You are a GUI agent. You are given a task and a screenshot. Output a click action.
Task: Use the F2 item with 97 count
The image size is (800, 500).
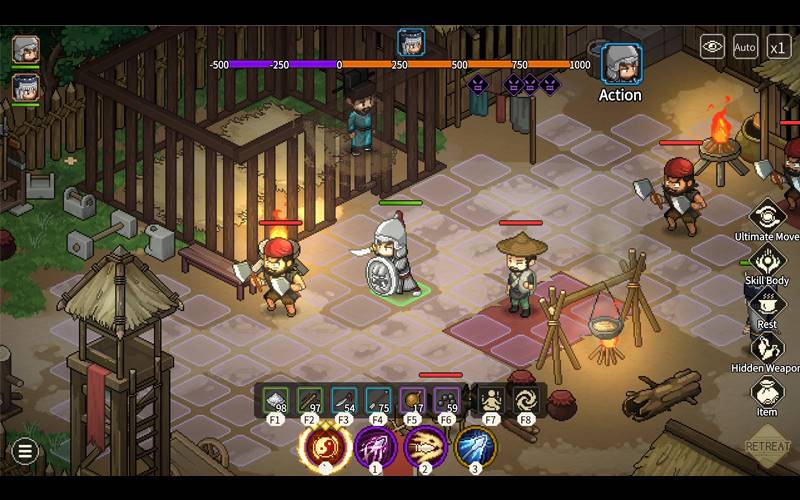[x=311, y=400]
